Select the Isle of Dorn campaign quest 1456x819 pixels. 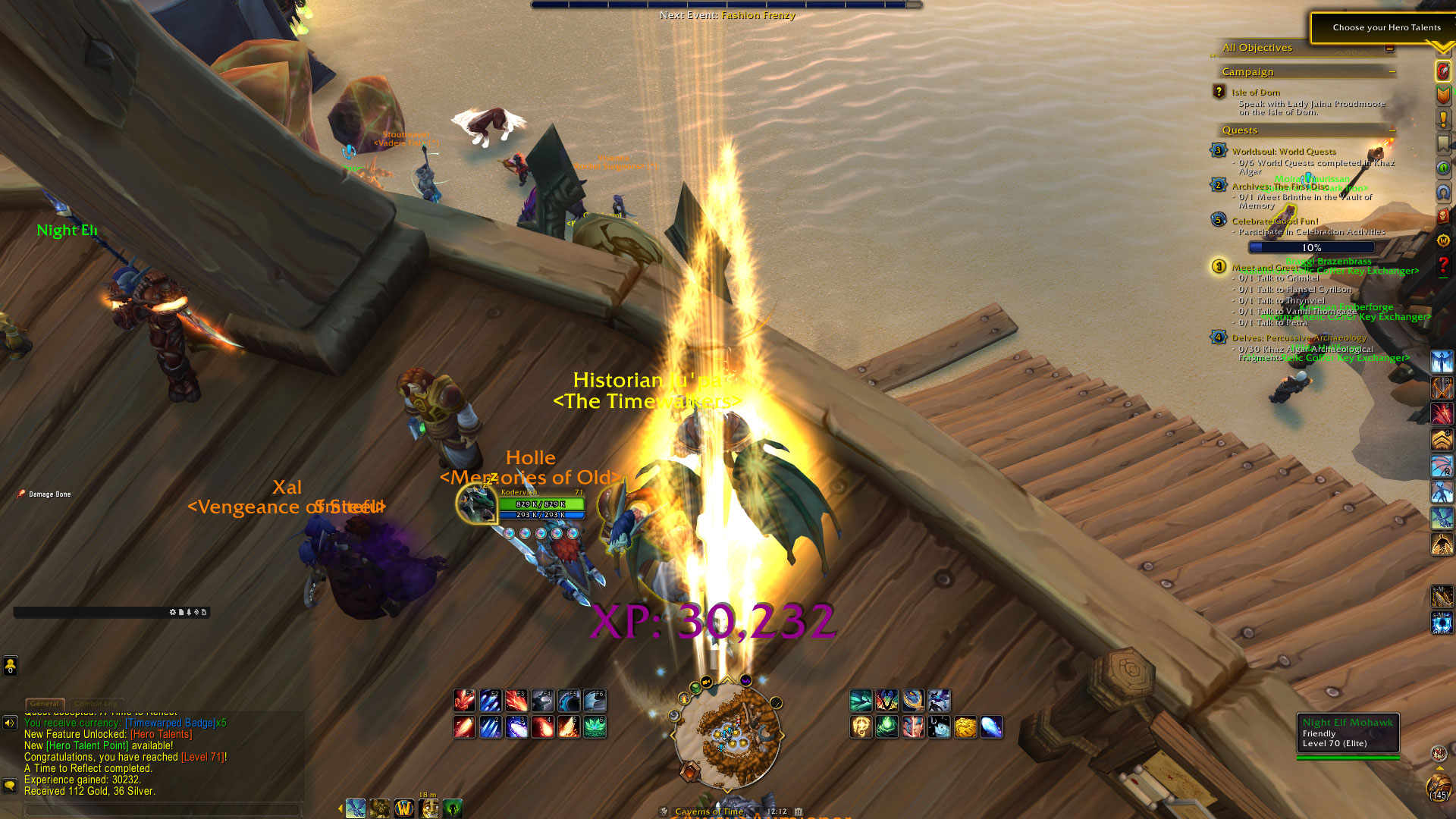1256,93
